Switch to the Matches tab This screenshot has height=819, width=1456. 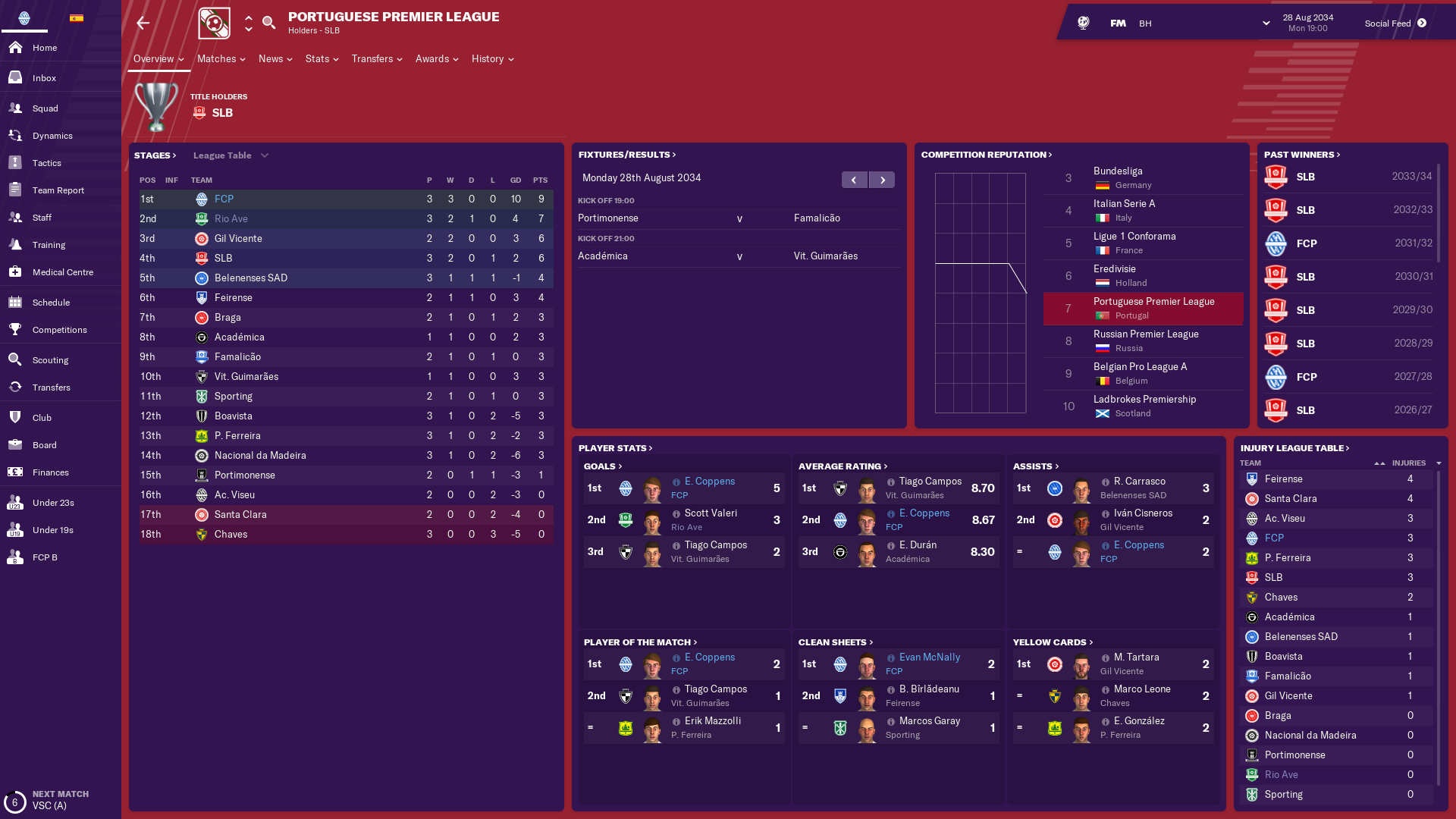pyautogui.click(x=221, y=59)
